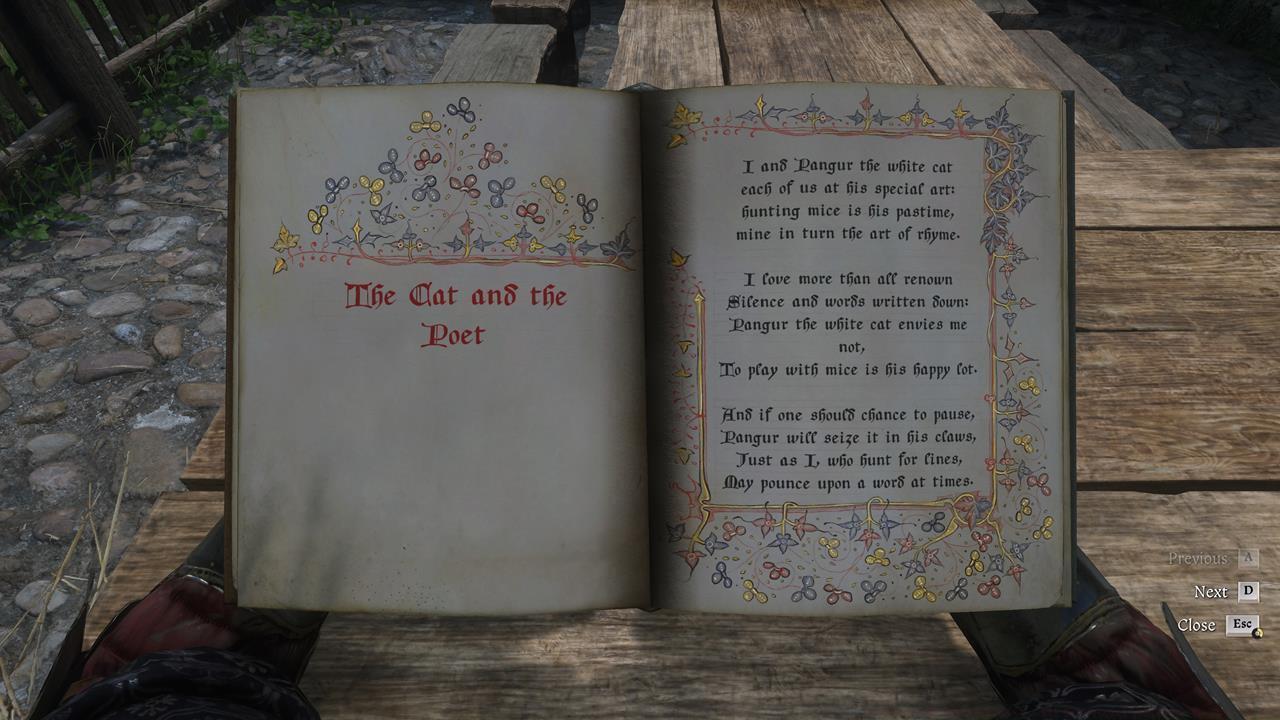This screenshot has height=720, width=1280.
Task: Click the A key badge beside Previous
Action: click(1247, 557)
